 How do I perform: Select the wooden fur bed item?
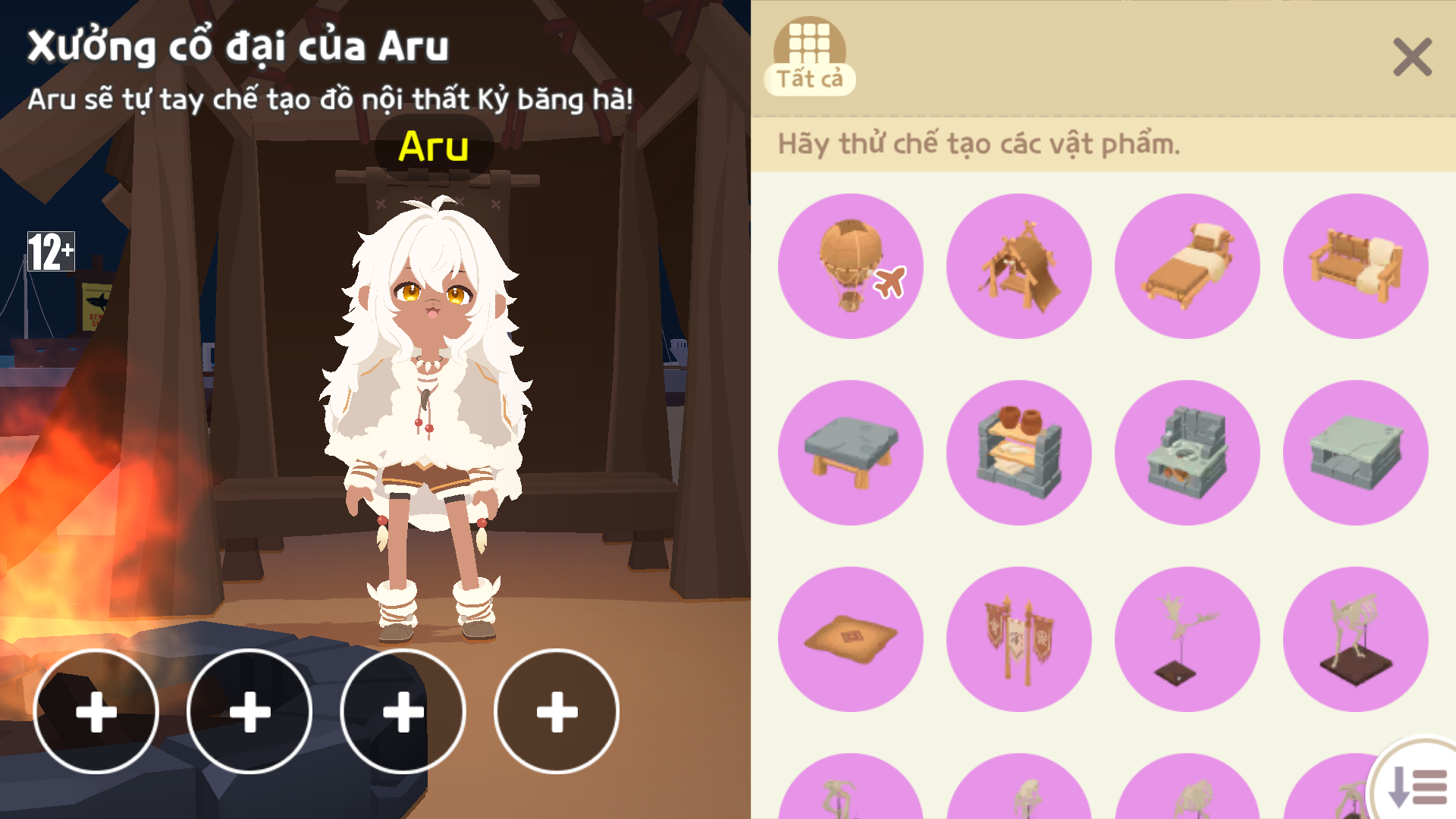point(1188,266)
